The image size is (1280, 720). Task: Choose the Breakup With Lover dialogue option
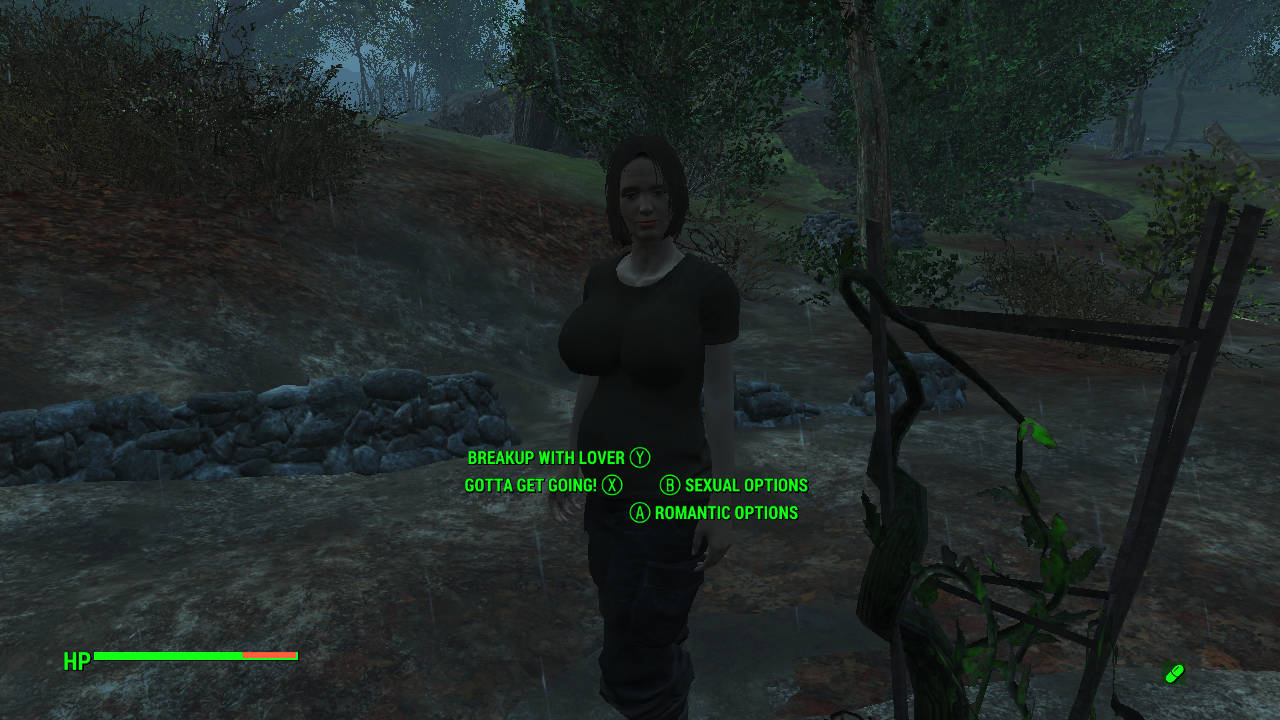546,458
